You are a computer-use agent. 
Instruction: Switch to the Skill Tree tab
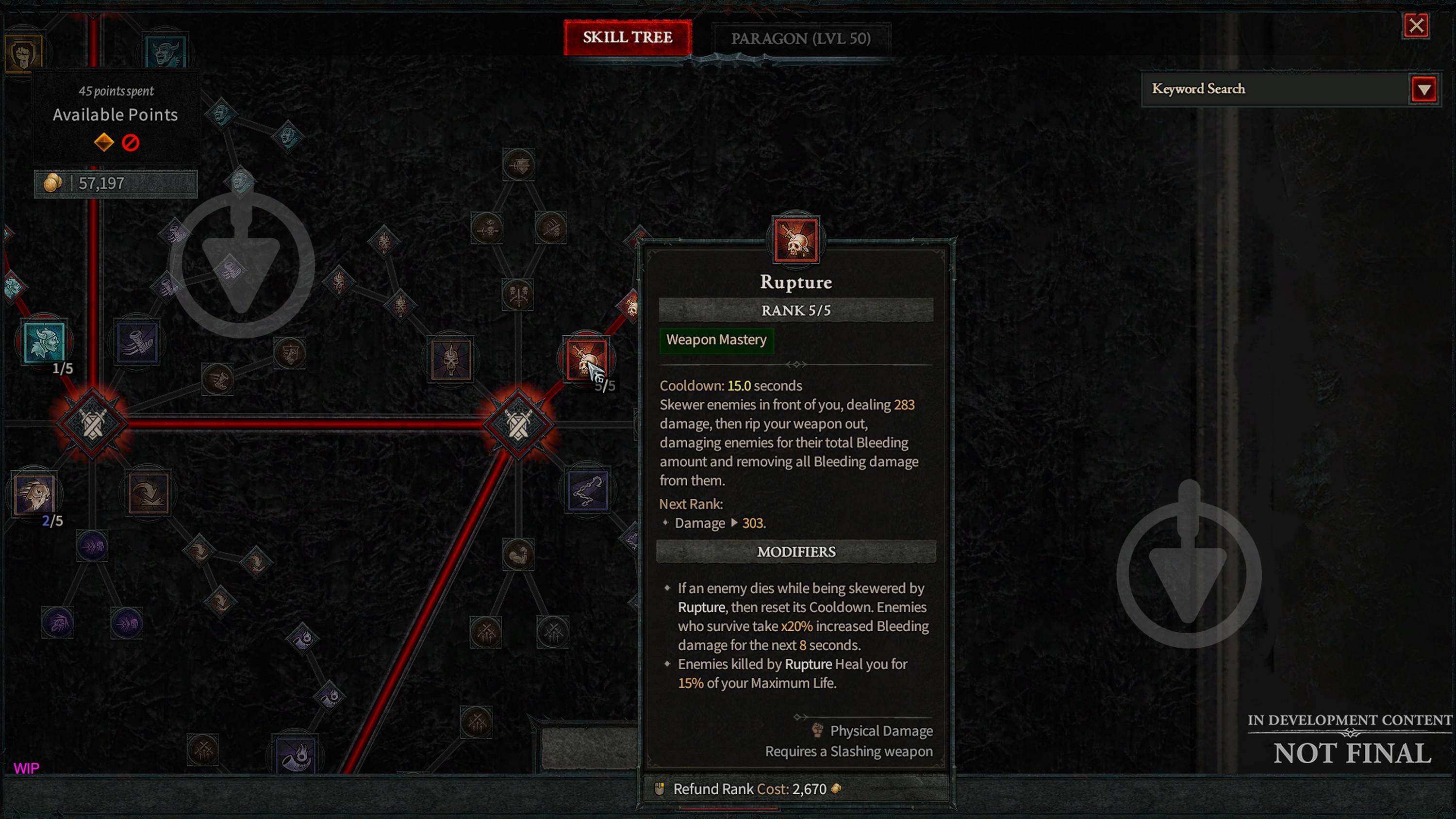pos(628,38)
